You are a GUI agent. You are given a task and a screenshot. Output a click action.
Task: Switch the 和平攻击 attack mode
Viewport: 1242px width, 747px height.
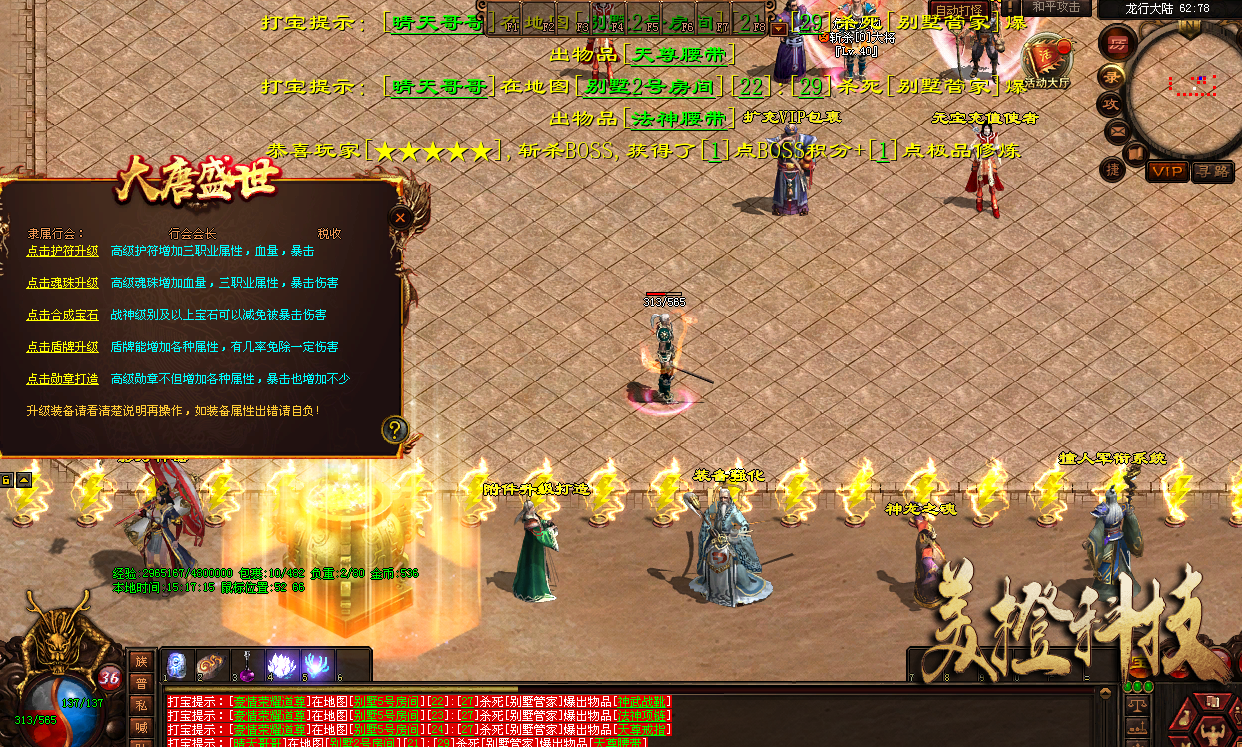[1056, 7]
